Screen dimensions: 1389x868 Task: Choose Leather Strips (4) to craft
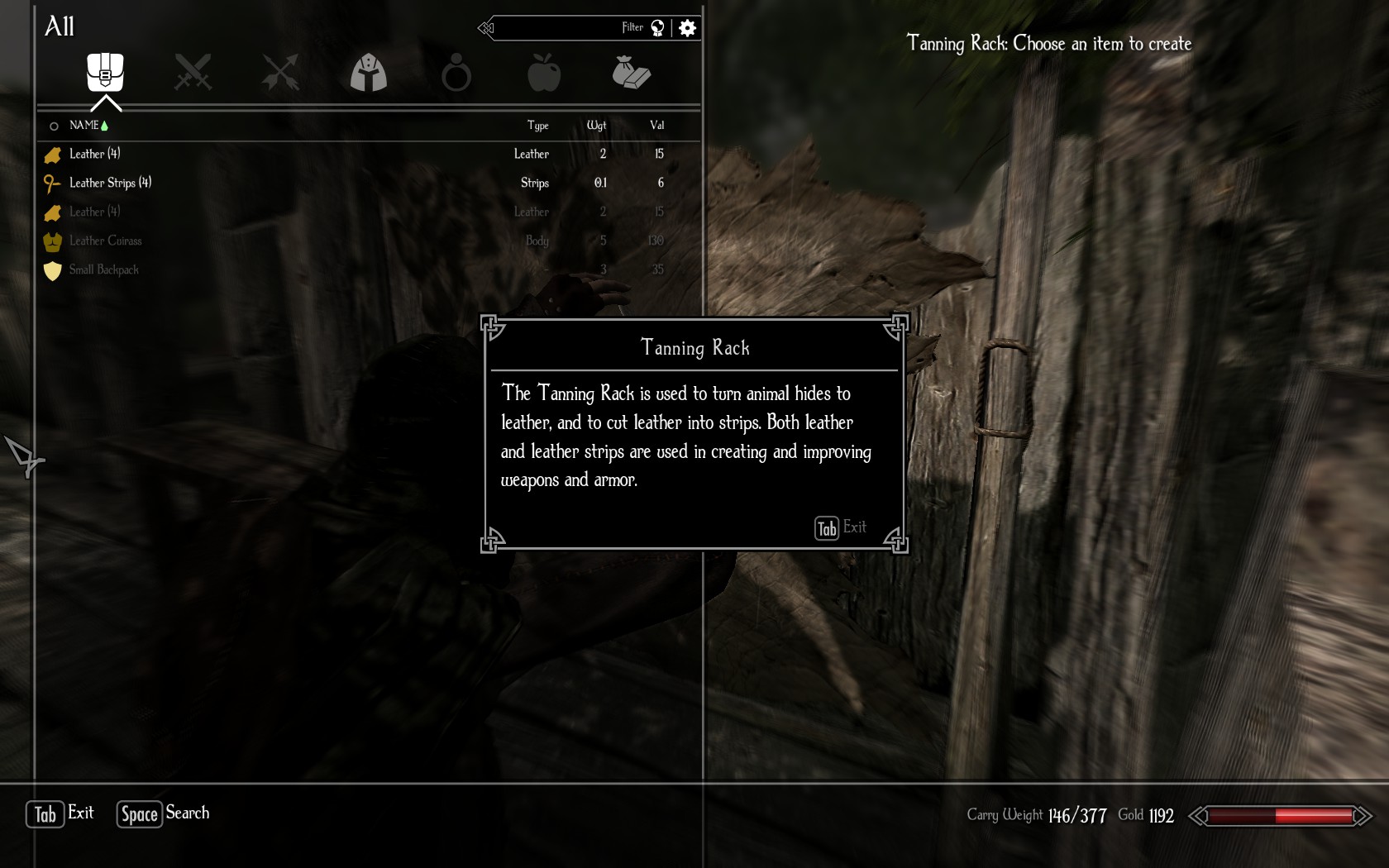tap(111, 183)
